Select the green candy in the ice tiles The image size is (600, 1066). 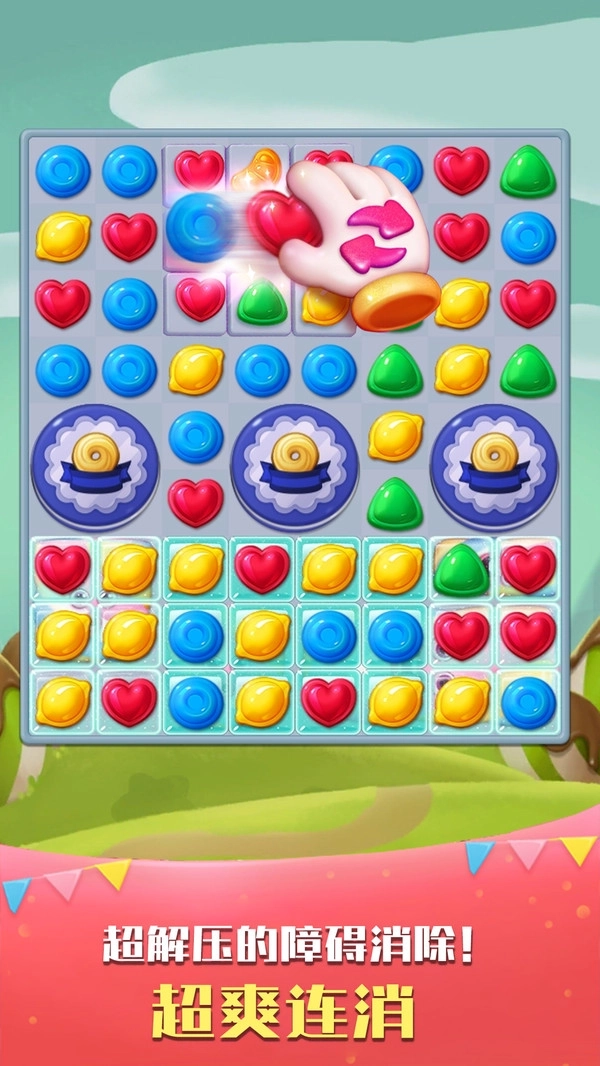coord(461,569)
